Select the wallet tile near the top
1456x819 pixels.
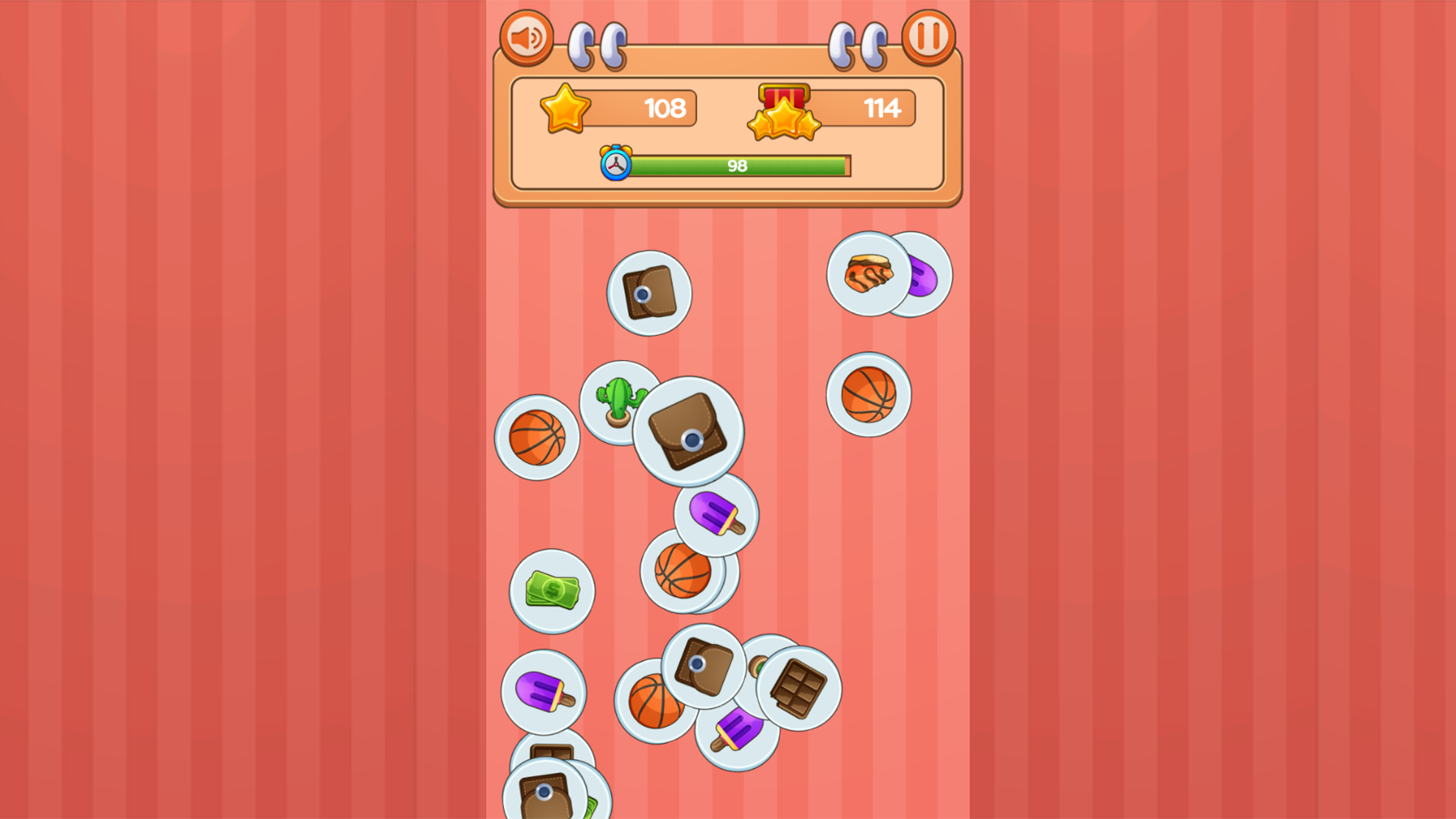pyautogui.click(x=648, y=290)
